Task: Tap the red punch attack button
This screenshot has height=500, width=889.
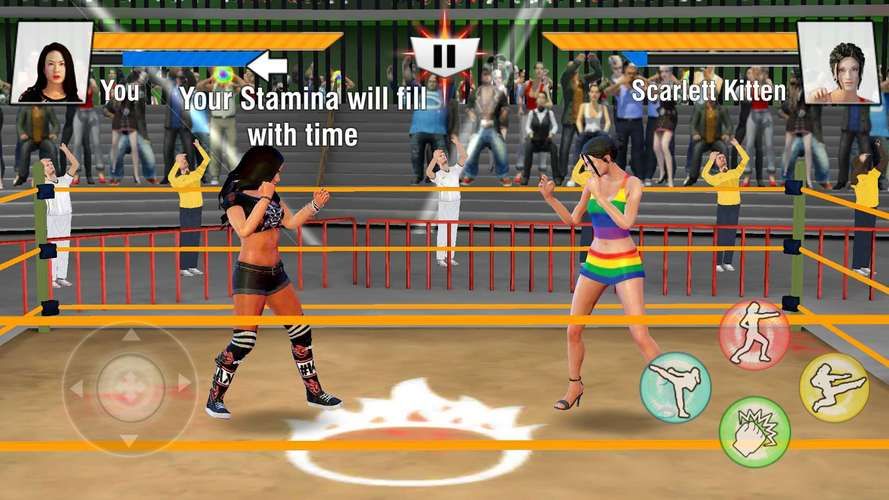Action: click(x=754, y=335)
